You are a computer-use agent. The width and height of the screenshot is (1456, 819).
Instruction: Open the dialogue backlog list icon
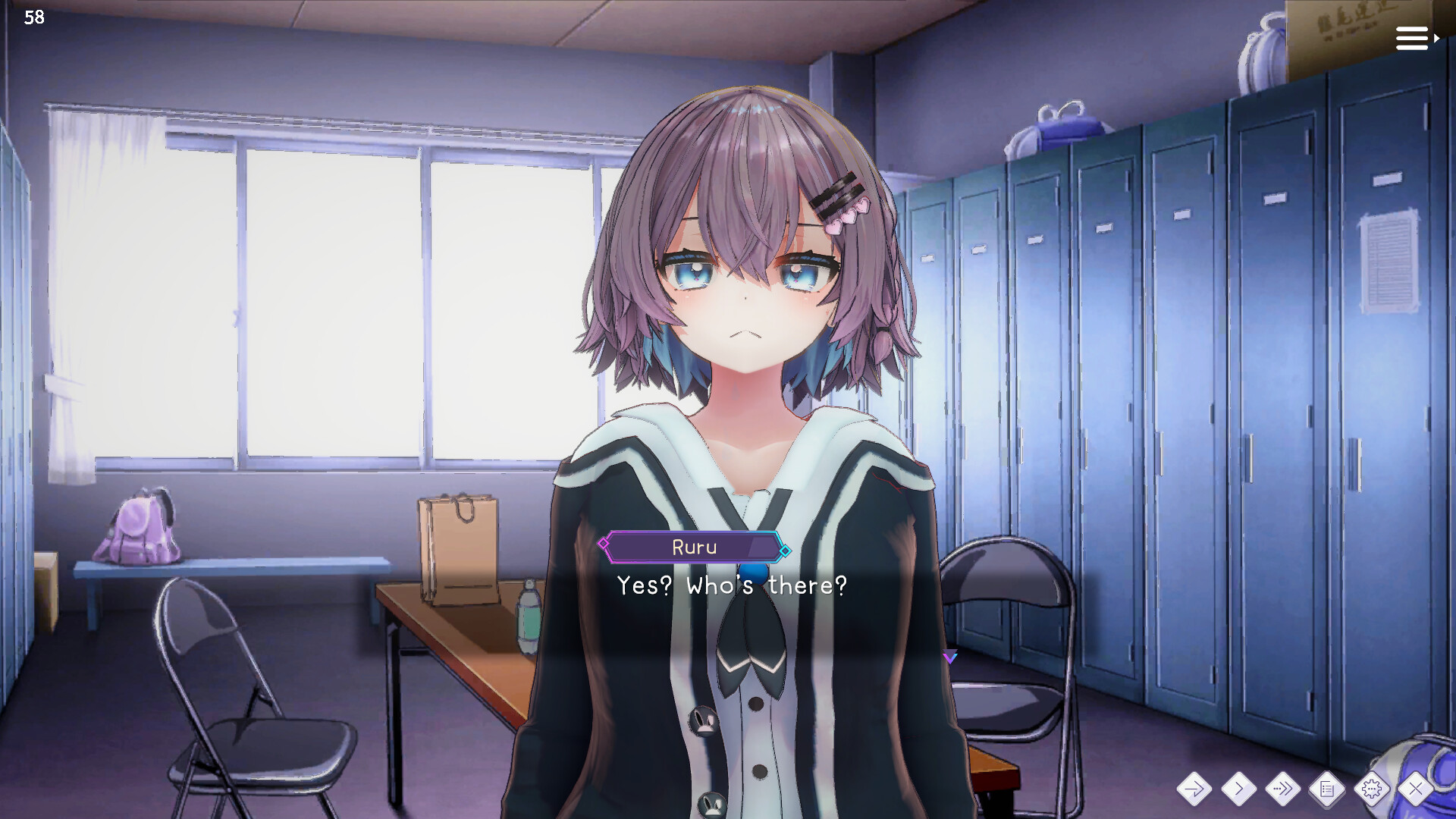click(x=1328, y=789)
